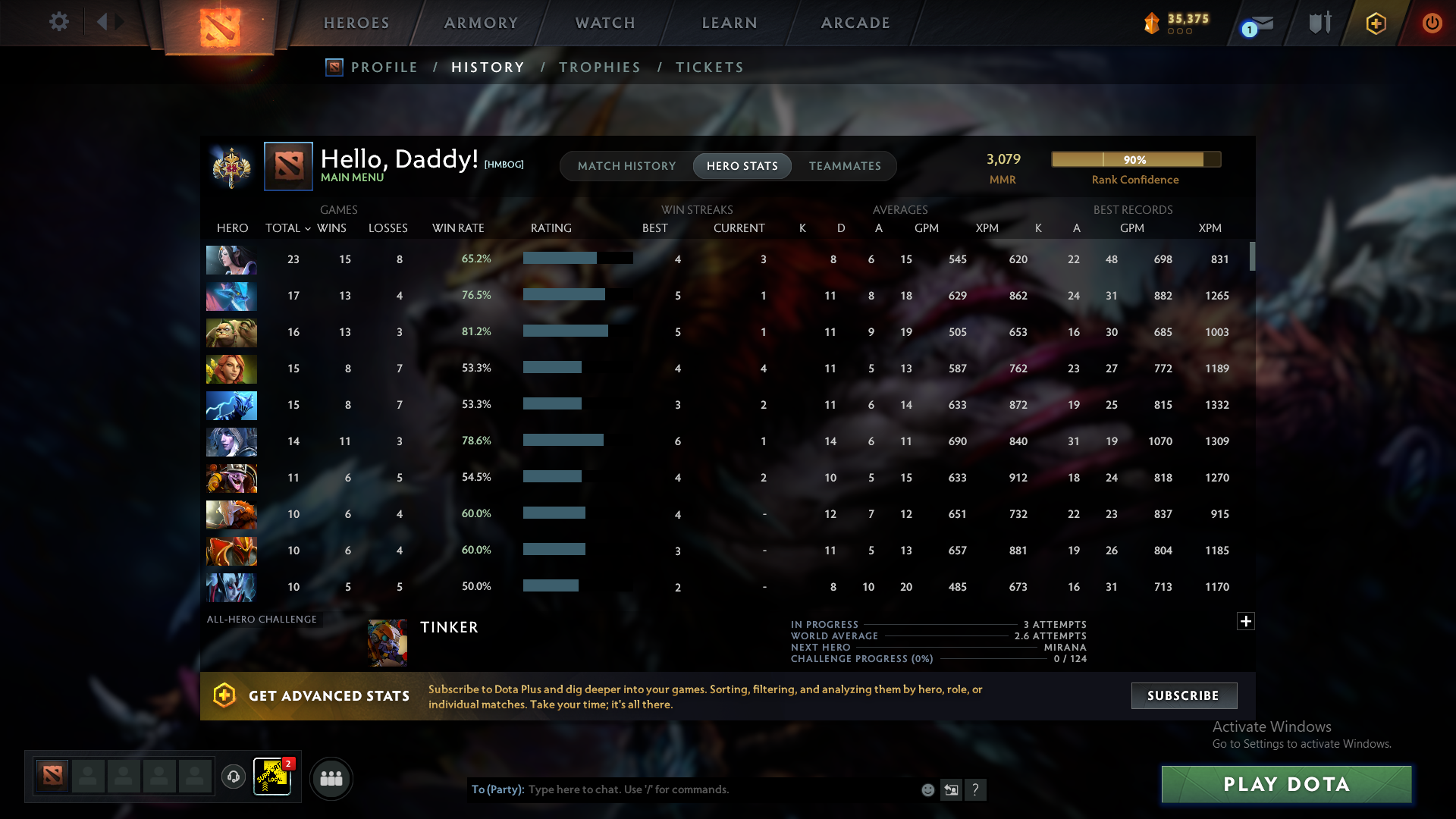The width and height of the screenshot is (1456, 819).
Task: Click the Subscribe button for Dota Plus
Action: [1183, 695]
